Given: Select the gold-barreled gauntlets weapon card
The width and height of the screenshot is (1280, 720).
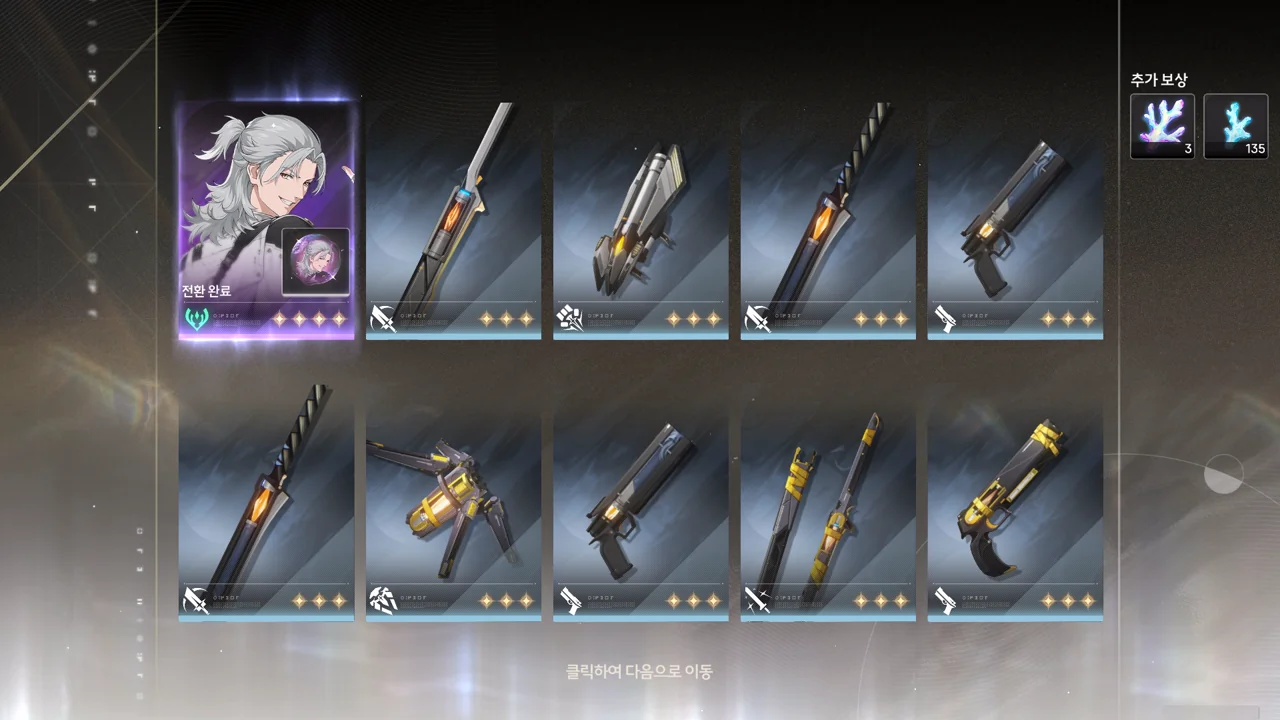Looking at the screenshot, I should (453, 502).
